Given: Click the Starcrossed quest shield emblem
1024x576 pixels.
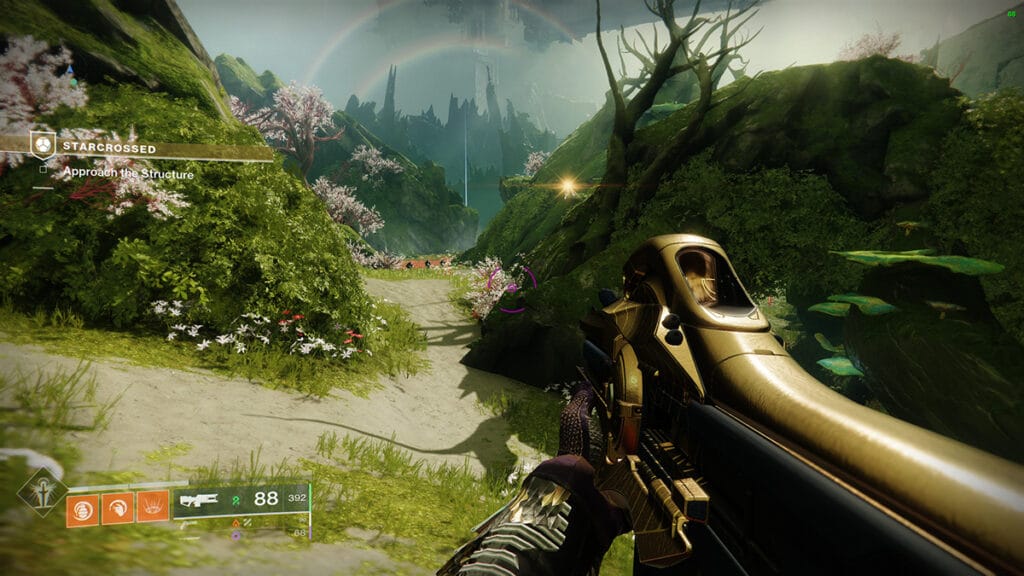Looking at the screenshot, I should tap(42, 146).
